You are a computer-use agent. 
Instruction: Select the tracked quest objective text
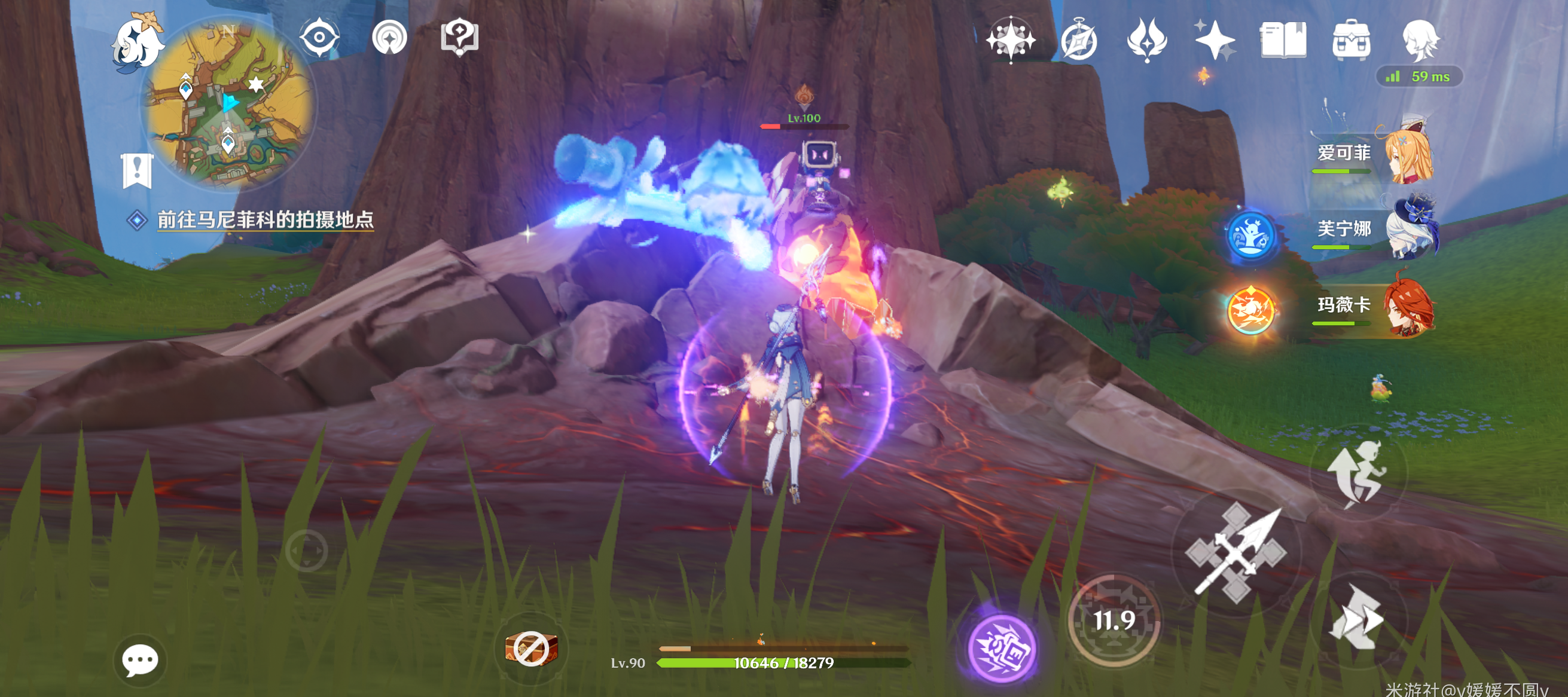265,219
